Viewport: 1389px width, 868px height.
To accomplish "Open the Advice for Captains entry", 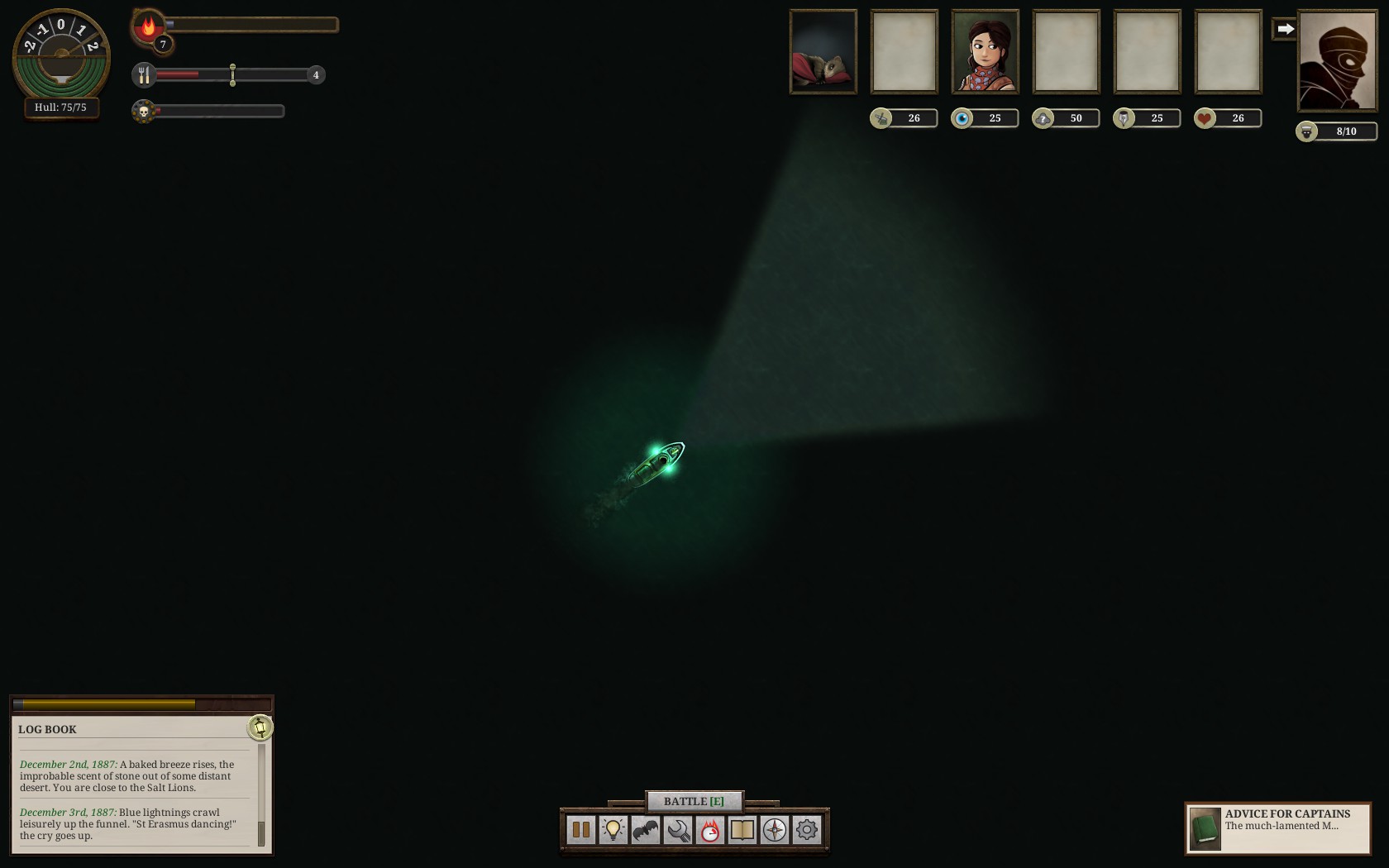I will point(1277,827).
